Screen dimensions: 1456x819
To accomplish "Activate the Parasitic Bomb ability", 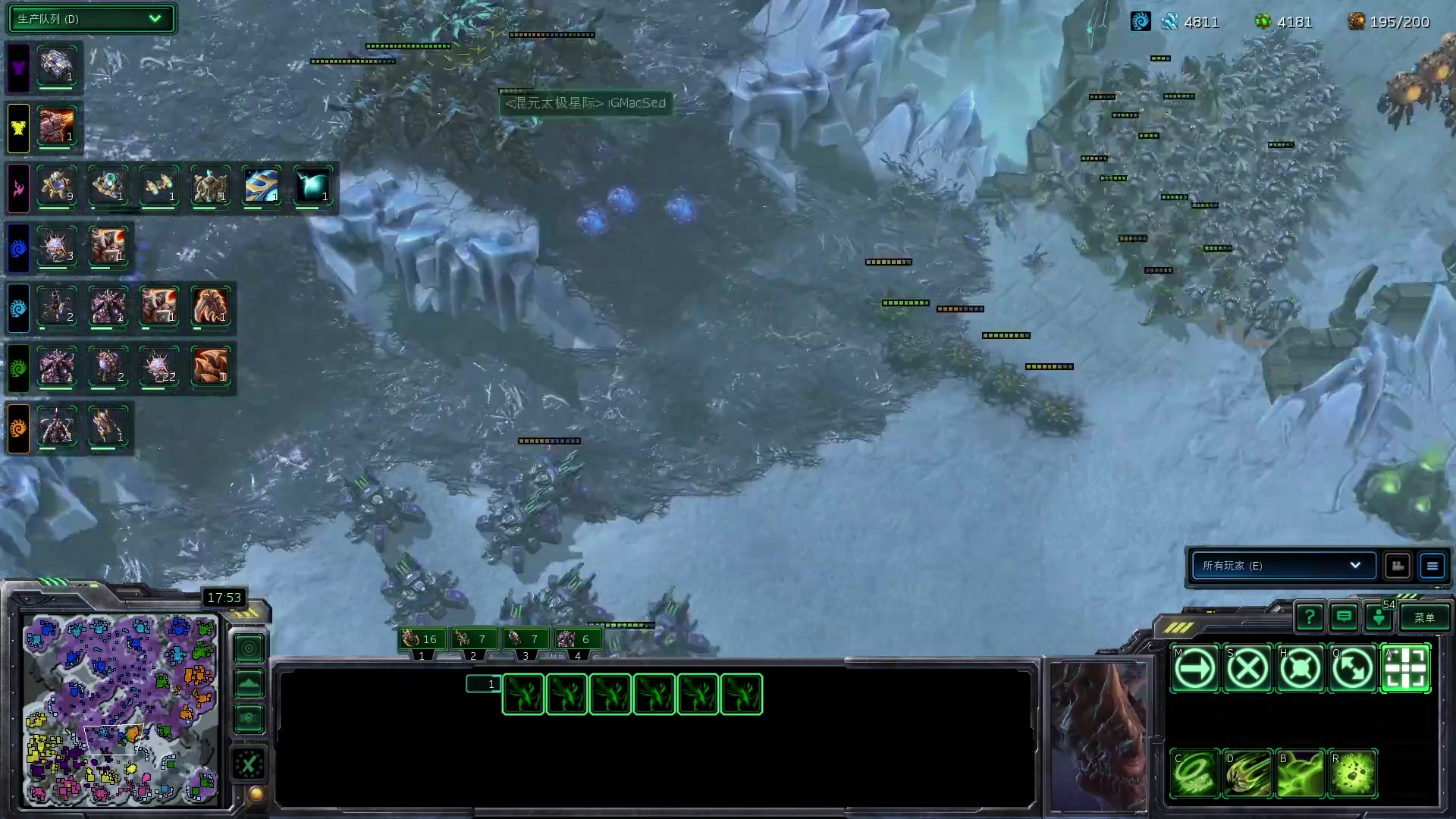I will pyautogui.click(x=1353, y=774).
